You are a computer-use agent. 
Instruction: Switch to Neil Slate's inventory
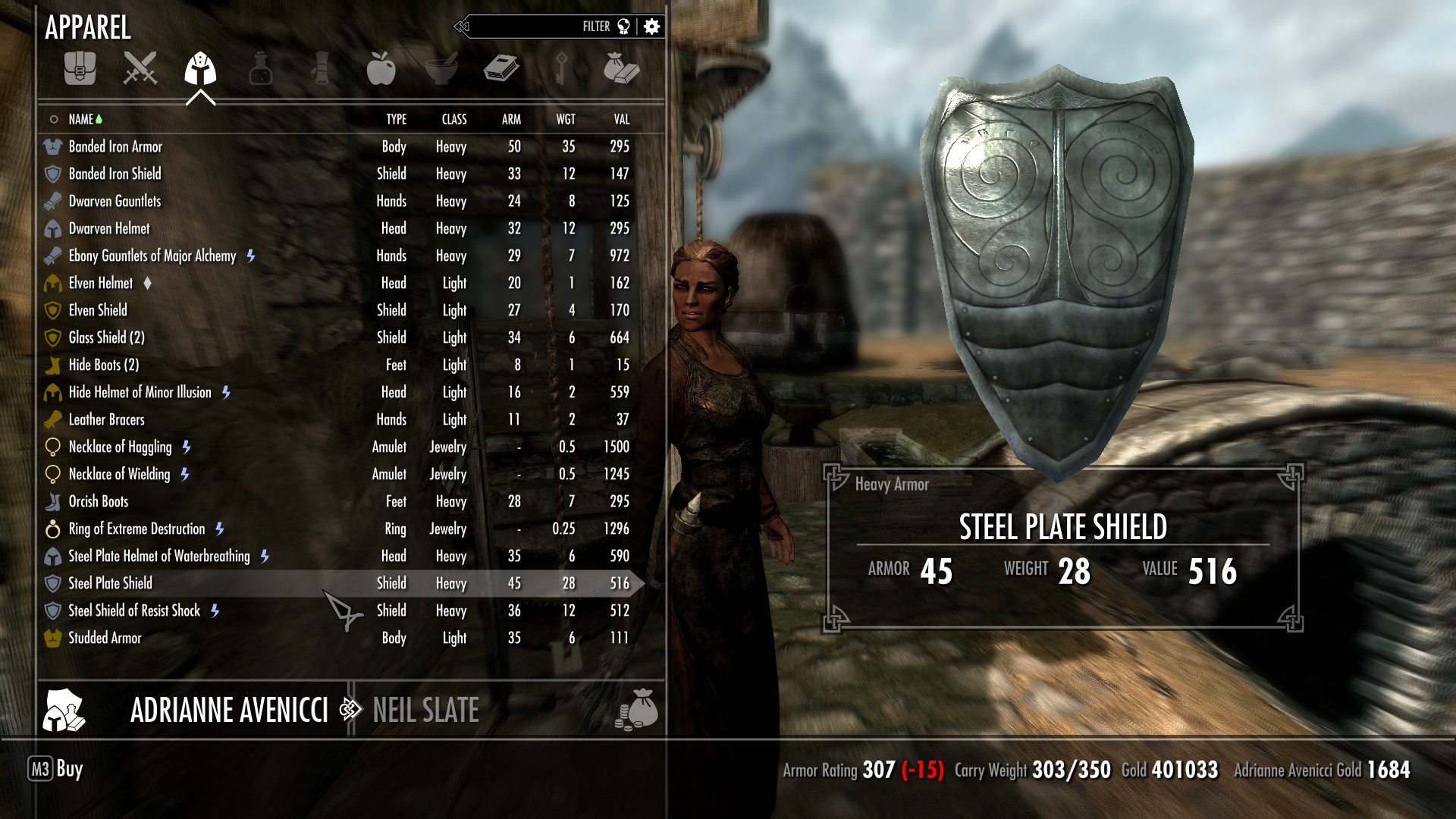pos(425,711)
